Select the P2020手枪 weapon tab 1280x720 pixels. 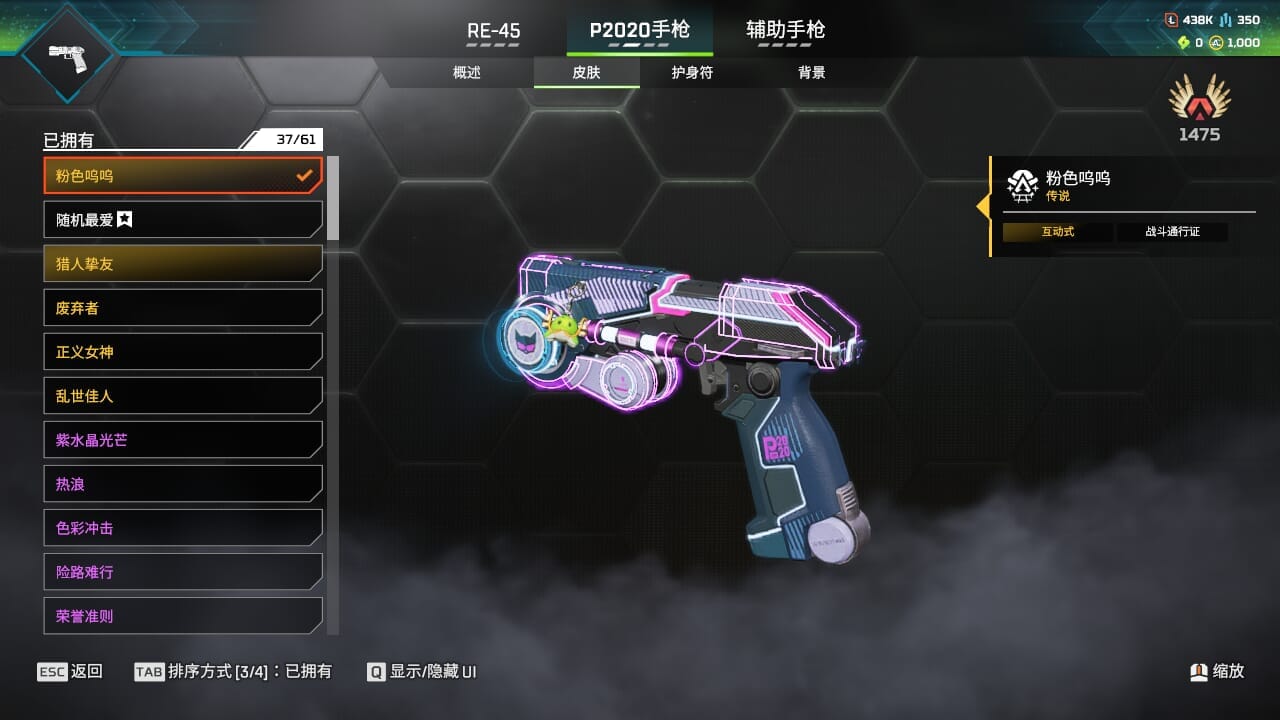pyautogui.click(x=639, y=30)
